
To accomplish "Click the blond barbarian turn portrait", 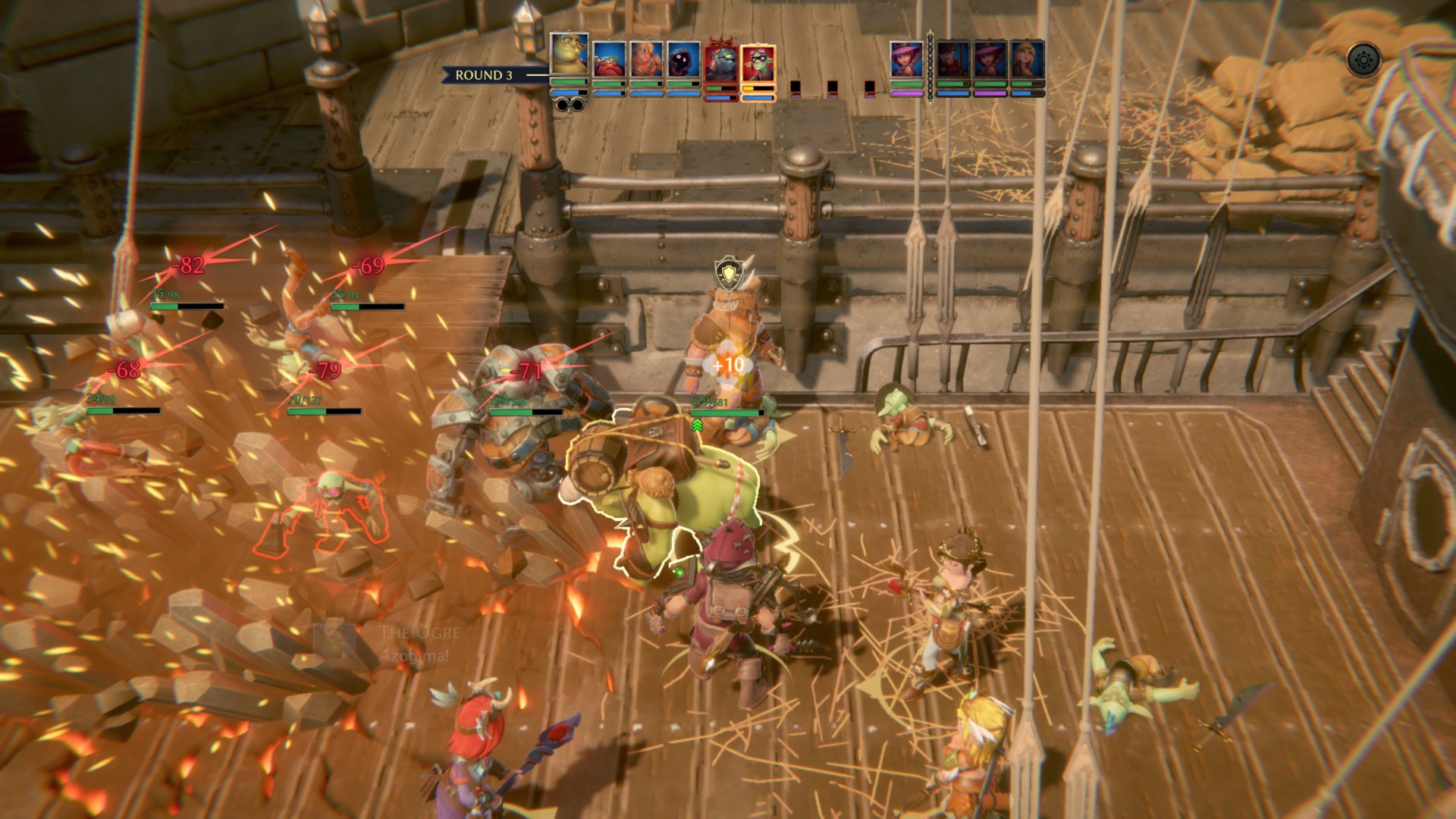I will pos(646,59).
